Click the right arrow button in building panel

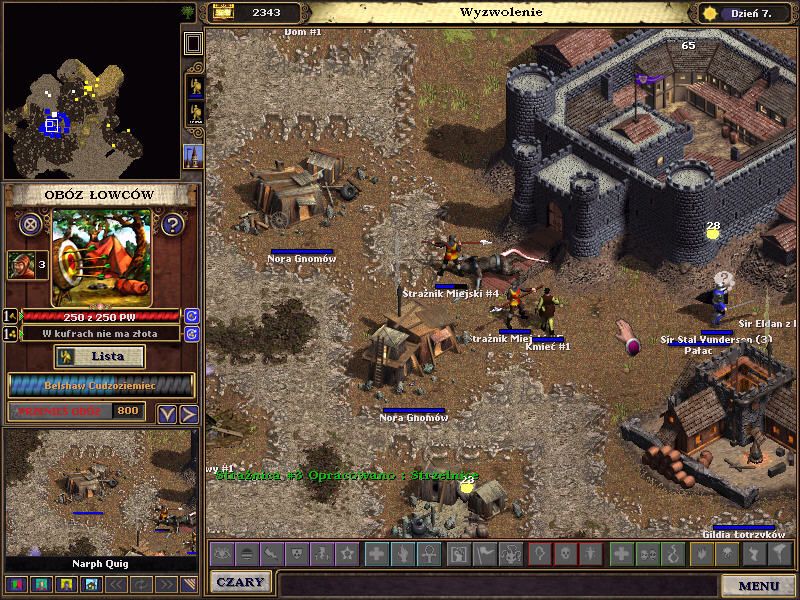pyautogui.click(x=188, y=413)
